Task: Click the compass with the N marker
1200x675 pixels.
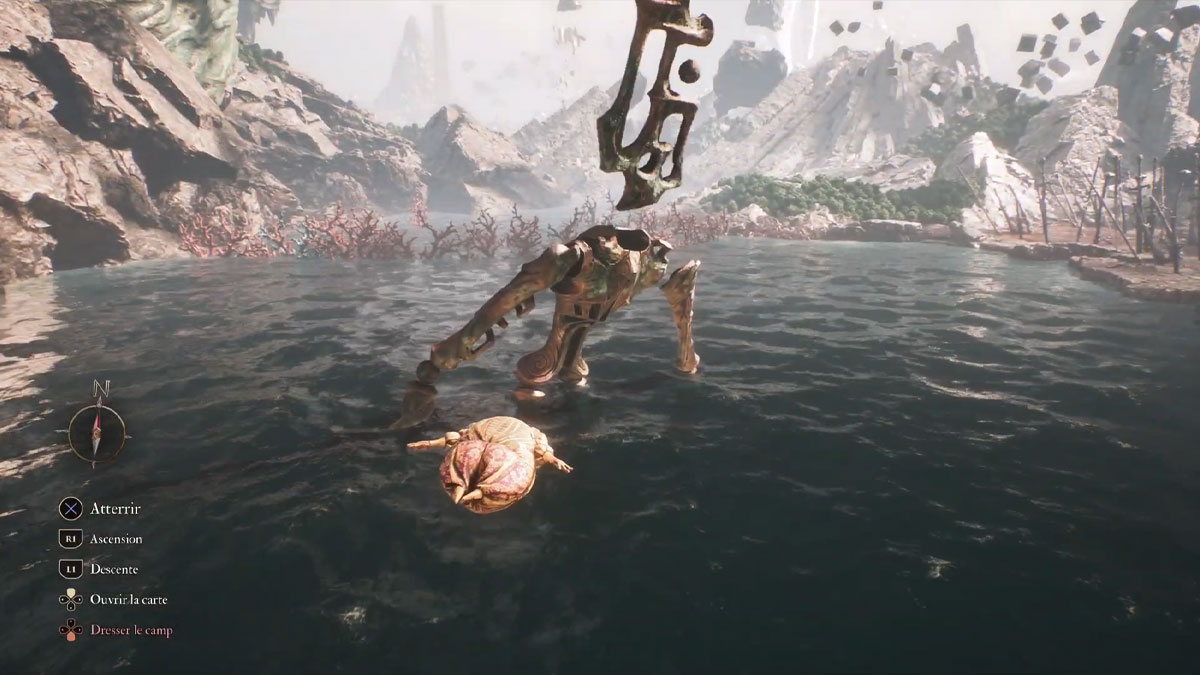Action: (x=97, y=432)
